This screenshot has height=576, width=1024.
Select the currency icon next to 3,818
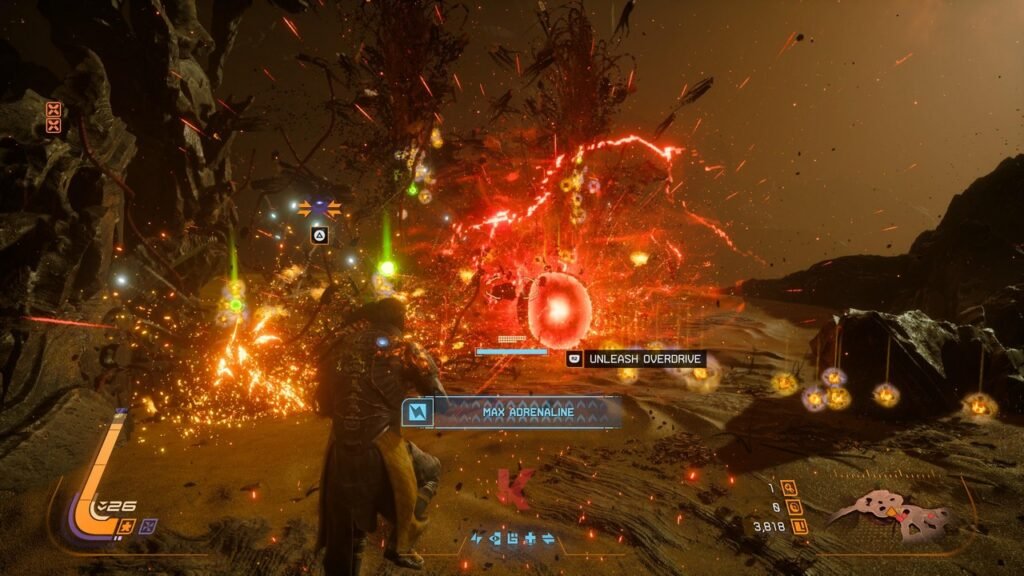click(800, 525)
